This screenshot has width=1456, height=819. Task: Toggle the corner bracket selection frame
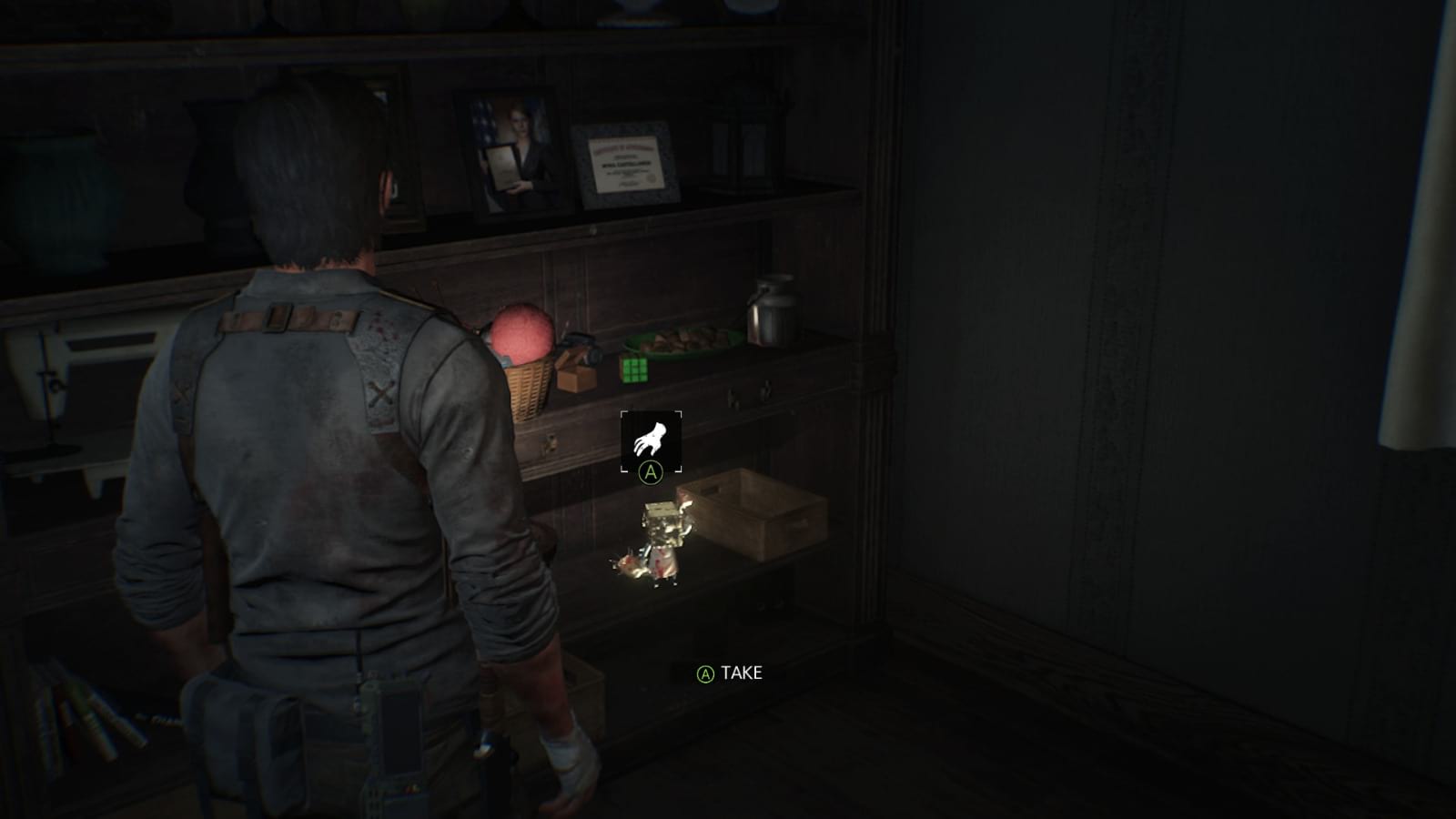(x=650, y=440)
